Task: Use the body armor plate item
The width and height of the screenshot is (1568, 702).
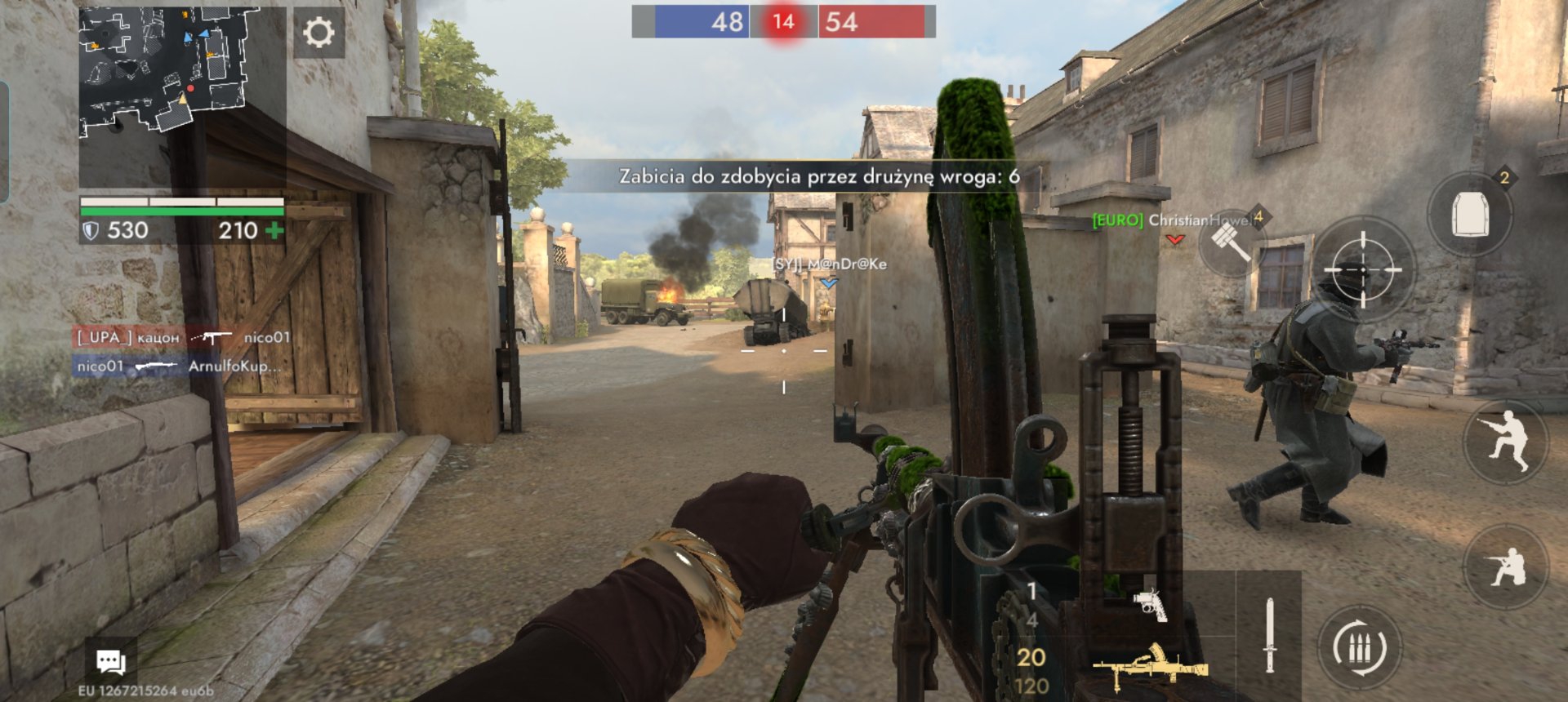Action: point(1469,214)
